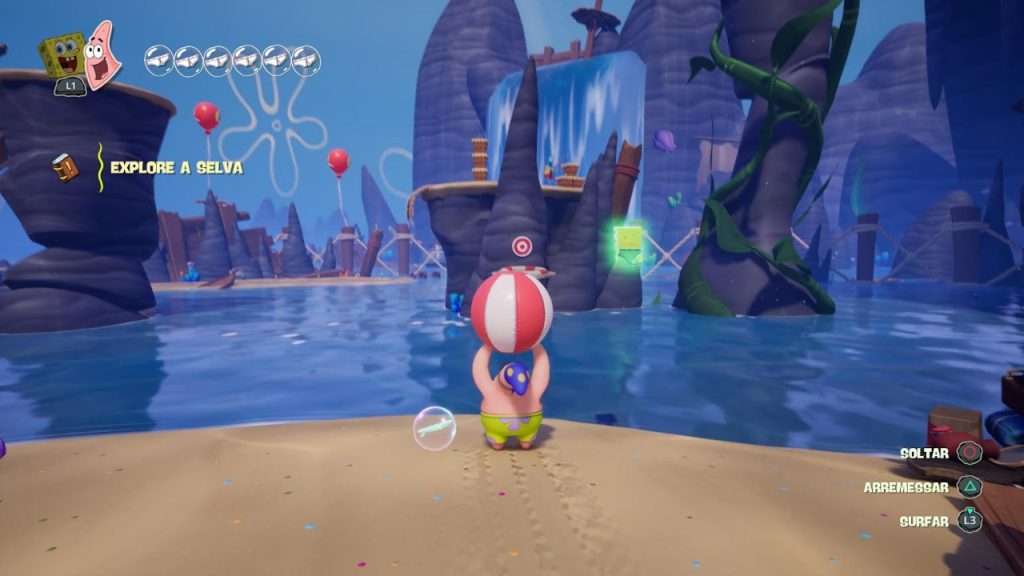Select the SpongeBob character portrait
The width and height of the screenshot is (1024, 576).
(62, 56)
